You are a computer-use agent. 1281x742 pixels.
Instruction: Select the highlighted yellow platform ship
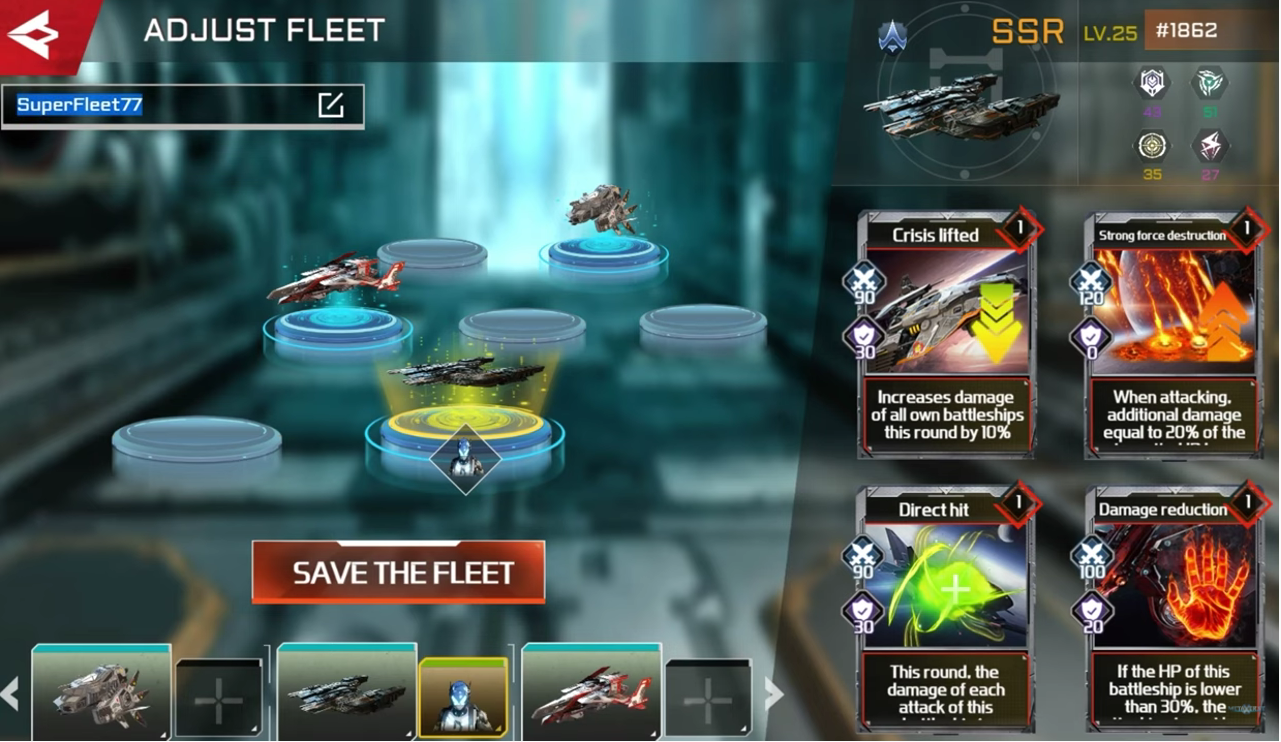pos(465,372)
